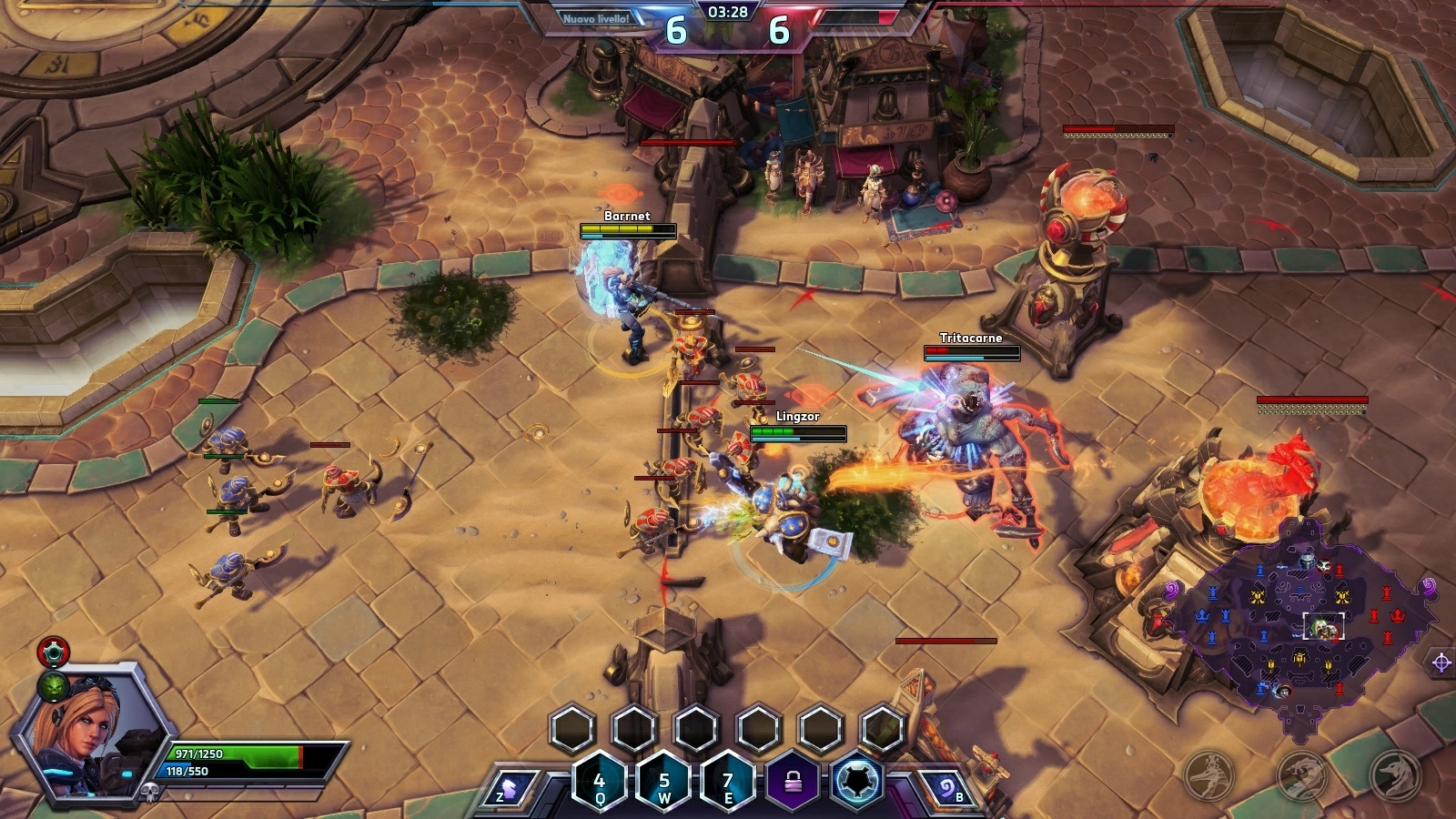The image size is (1456, 819).
Task: Toggle the crosshair button beside the minimap
Action: (1441, 662)
